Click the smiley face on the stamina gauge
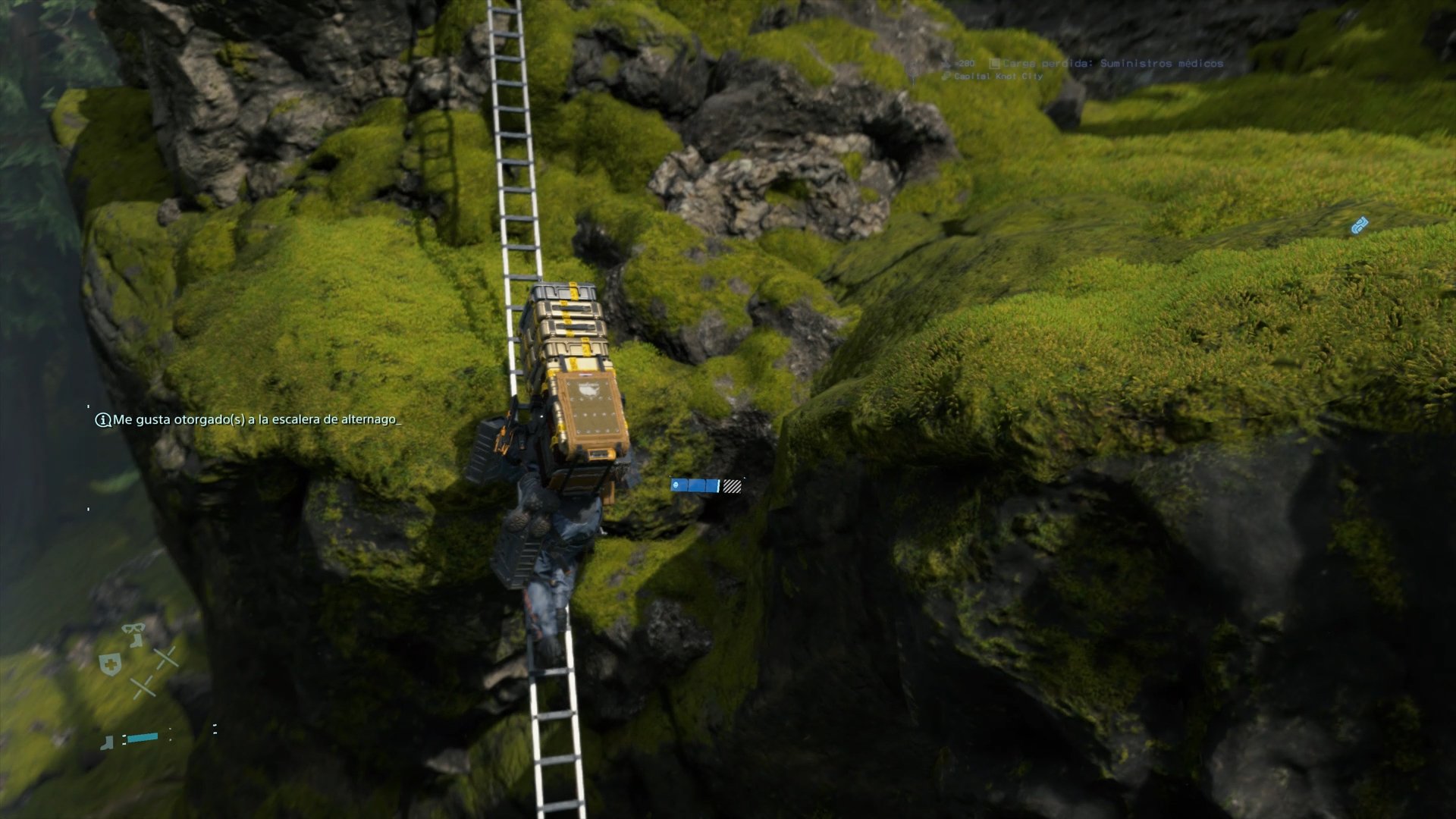 coord(676,485)
